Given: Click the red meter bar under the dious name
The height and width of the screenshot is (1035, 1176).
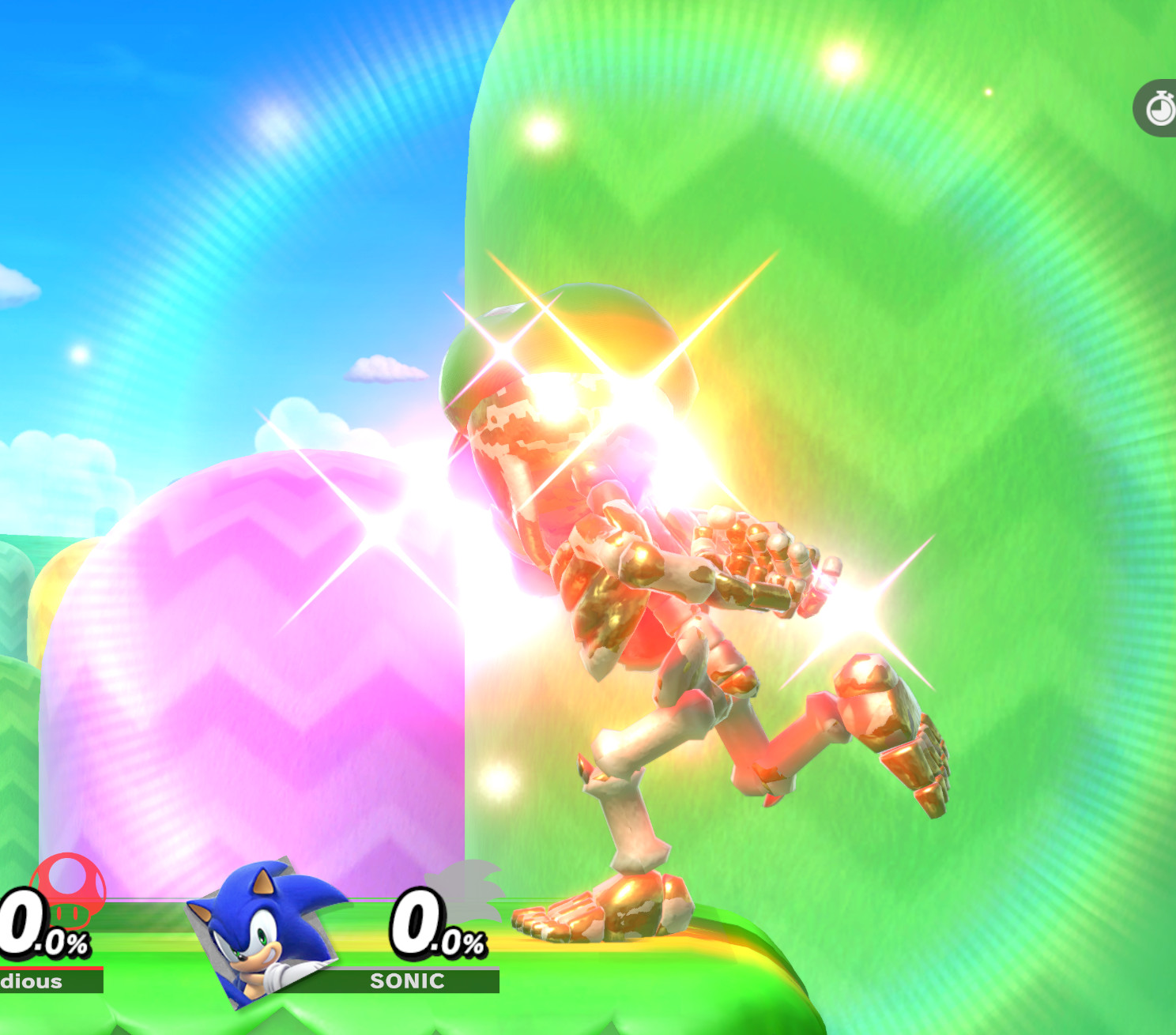Looking at the screenshot, I should (x=51, y=966).
